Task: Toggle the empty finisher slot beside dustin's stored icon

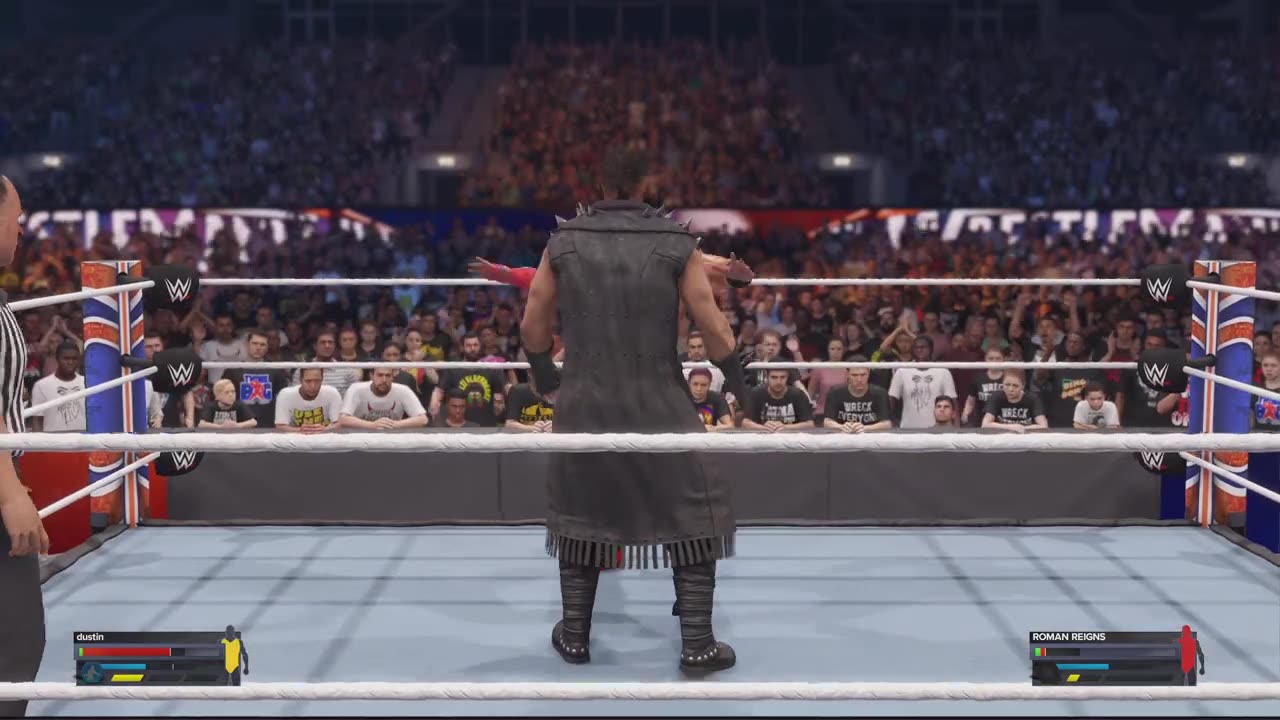Action: [x=163, y=677]
